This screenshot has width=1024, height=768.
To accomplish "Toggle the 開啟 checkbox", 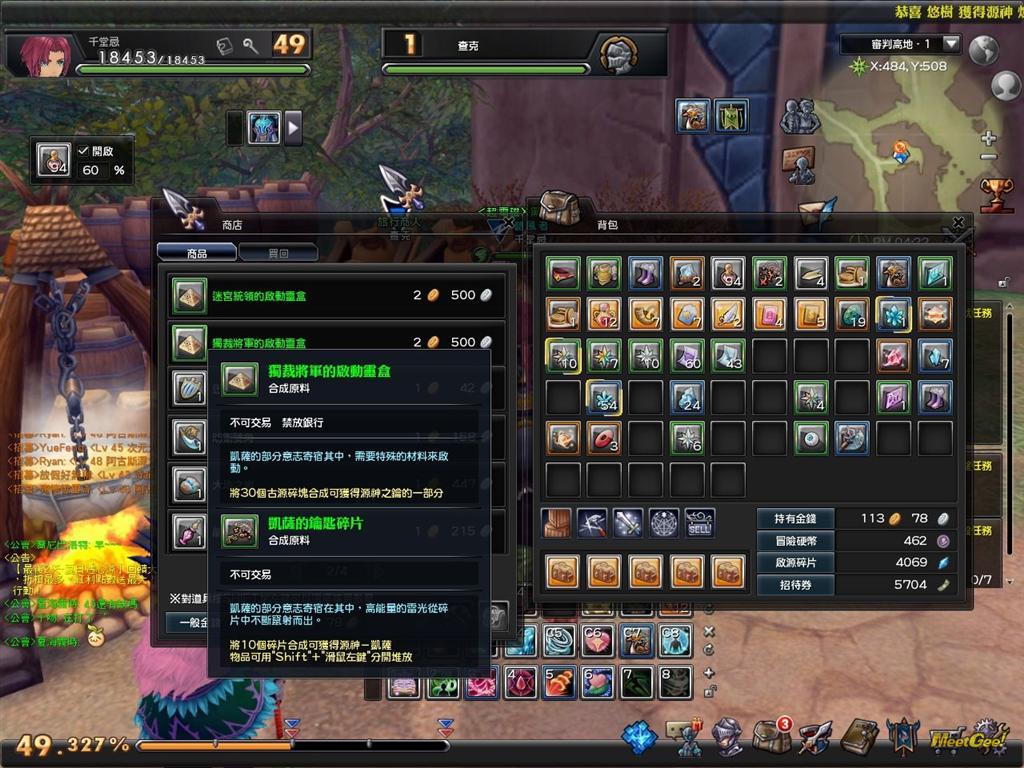I will coord(84,150).
